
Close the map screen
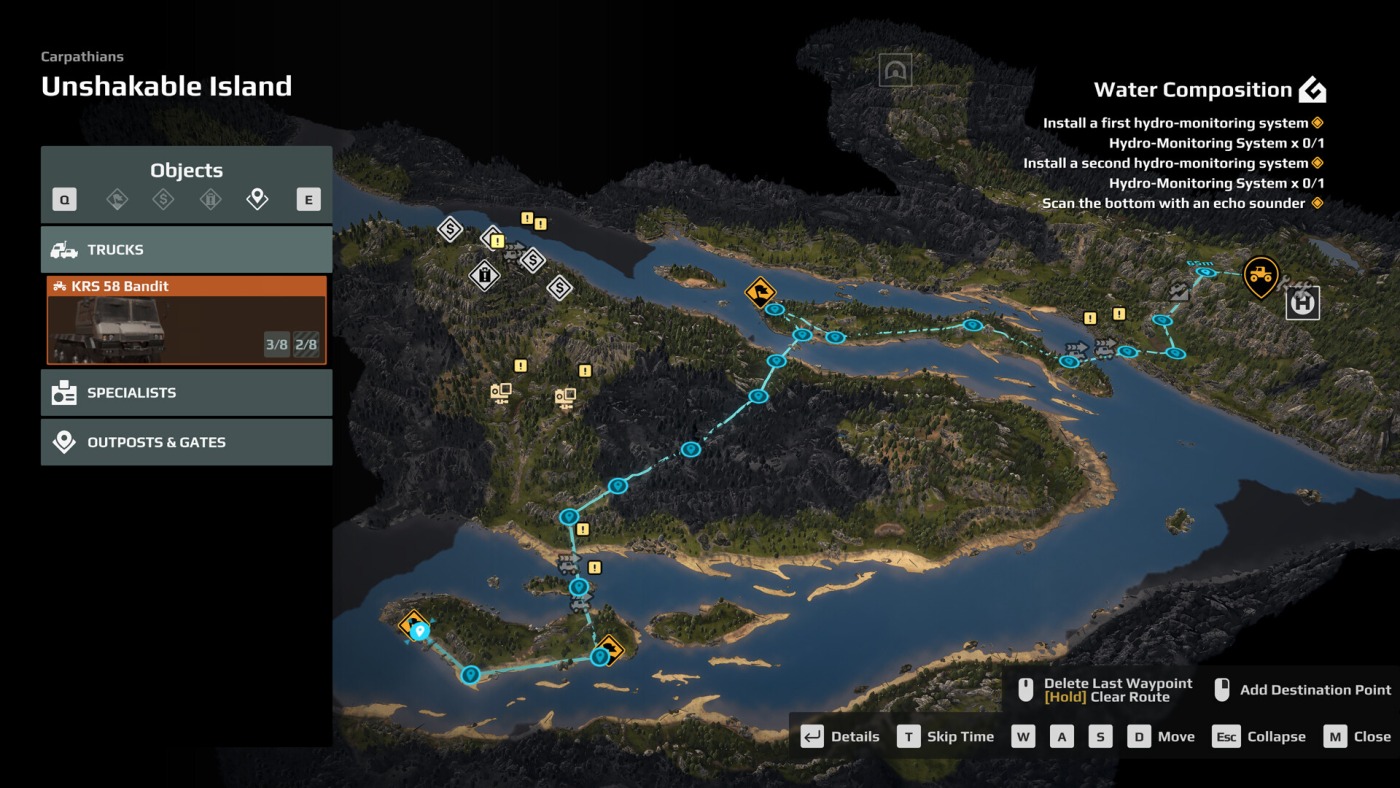point(1358,737)
